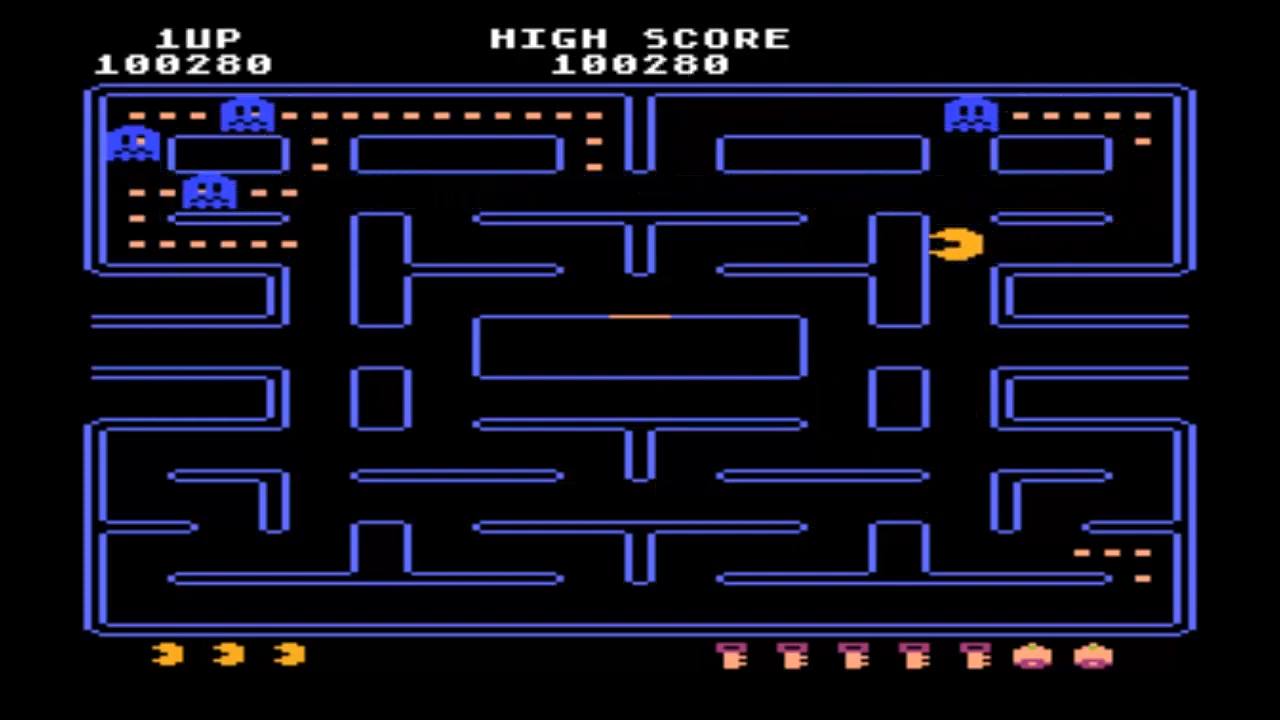Click the 1UP label at the top

pos(199,38)
